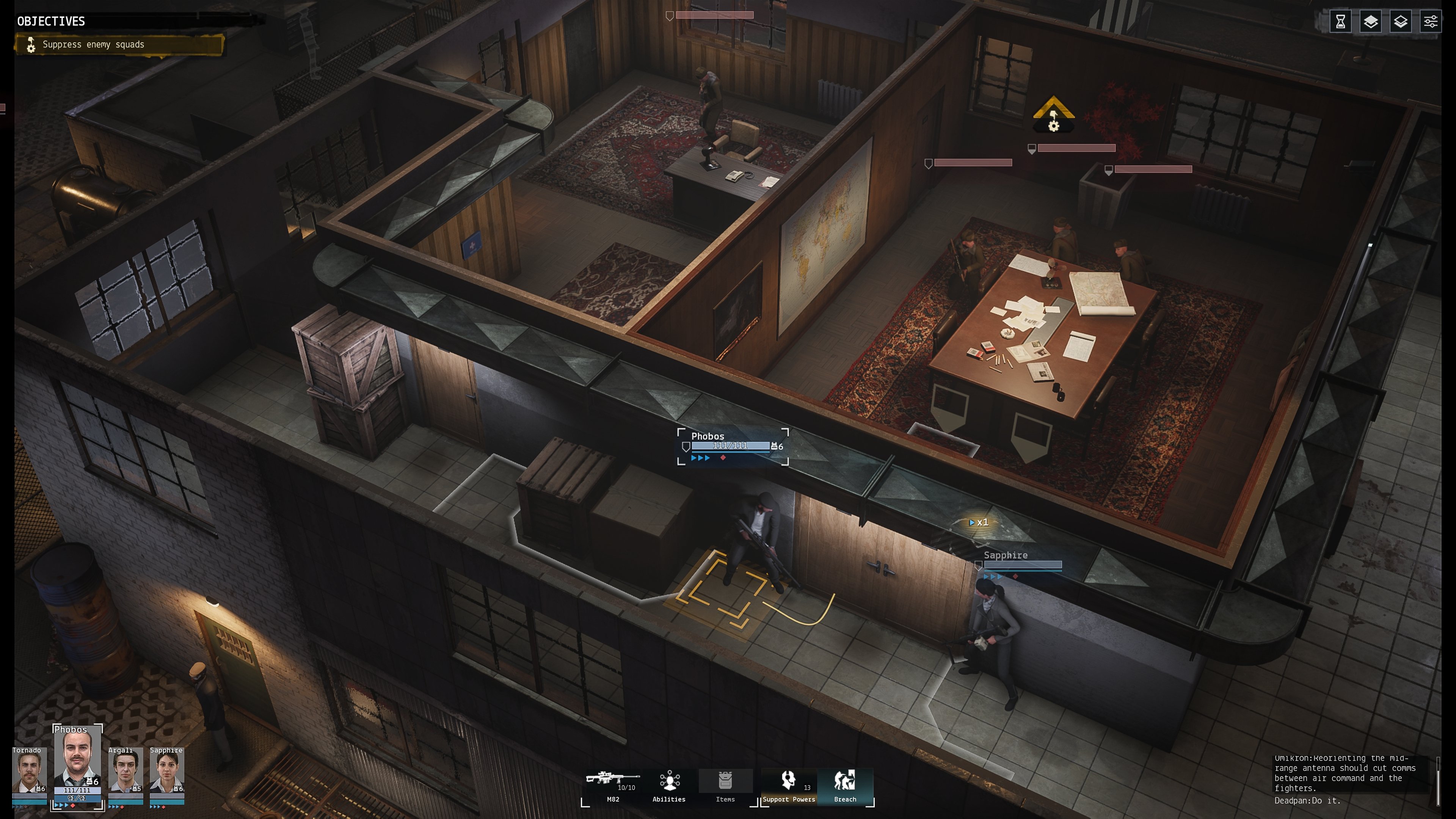End the turn using the hourglass icon

tap(1341, 22)
